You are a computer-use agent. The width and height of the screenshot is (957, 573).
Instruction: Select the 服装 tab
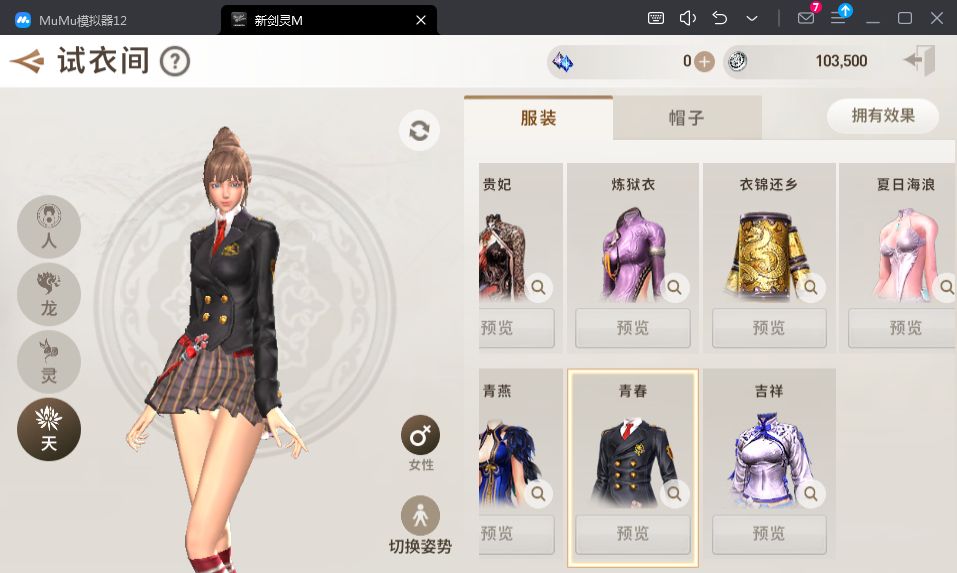(x=538, y=118)
